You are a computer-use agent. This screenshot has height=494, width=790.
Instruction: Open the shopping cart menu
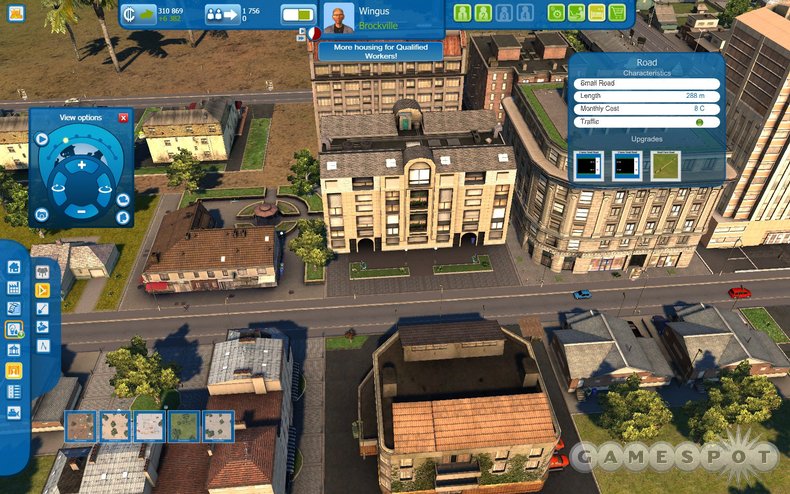pos(618,13)
